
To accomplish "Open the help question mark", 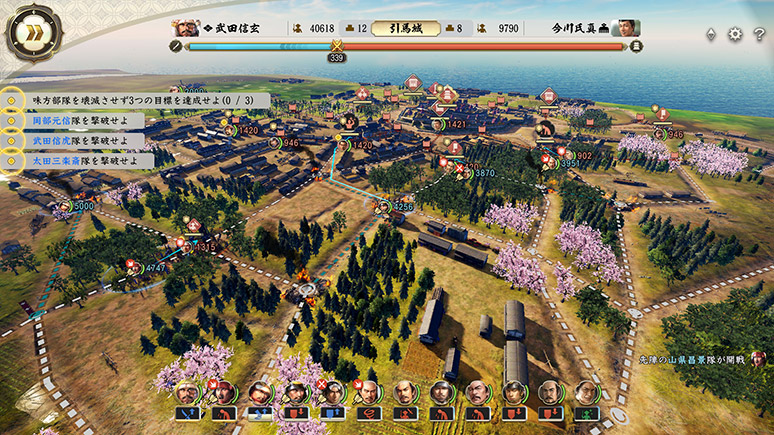I will (x=759, y=34).
